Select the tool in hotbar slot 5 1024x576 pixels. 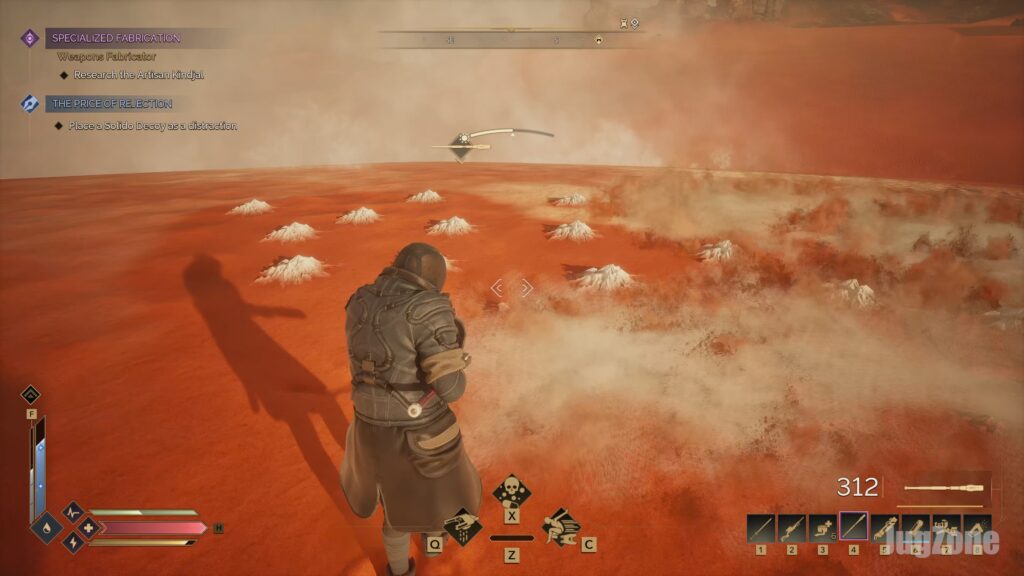pos(884,527)
